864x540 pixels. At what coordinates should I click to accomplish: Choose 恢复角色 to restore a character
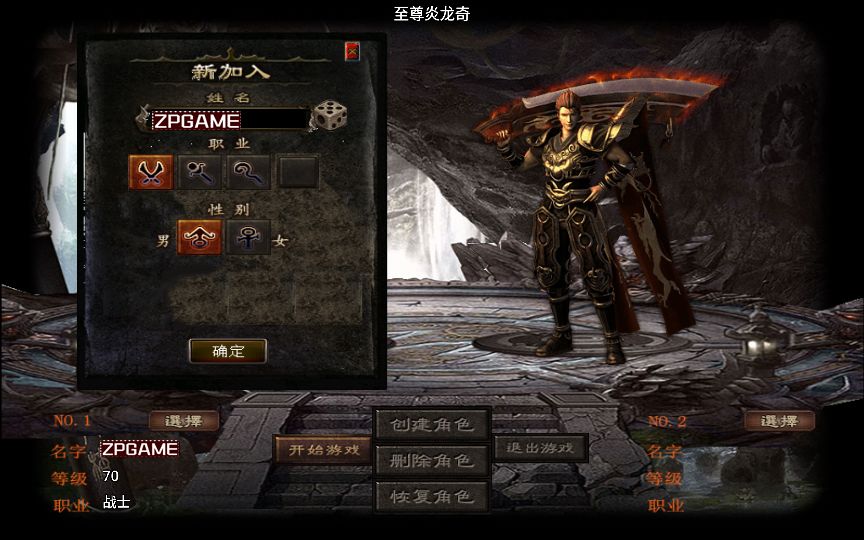(432, 496)
